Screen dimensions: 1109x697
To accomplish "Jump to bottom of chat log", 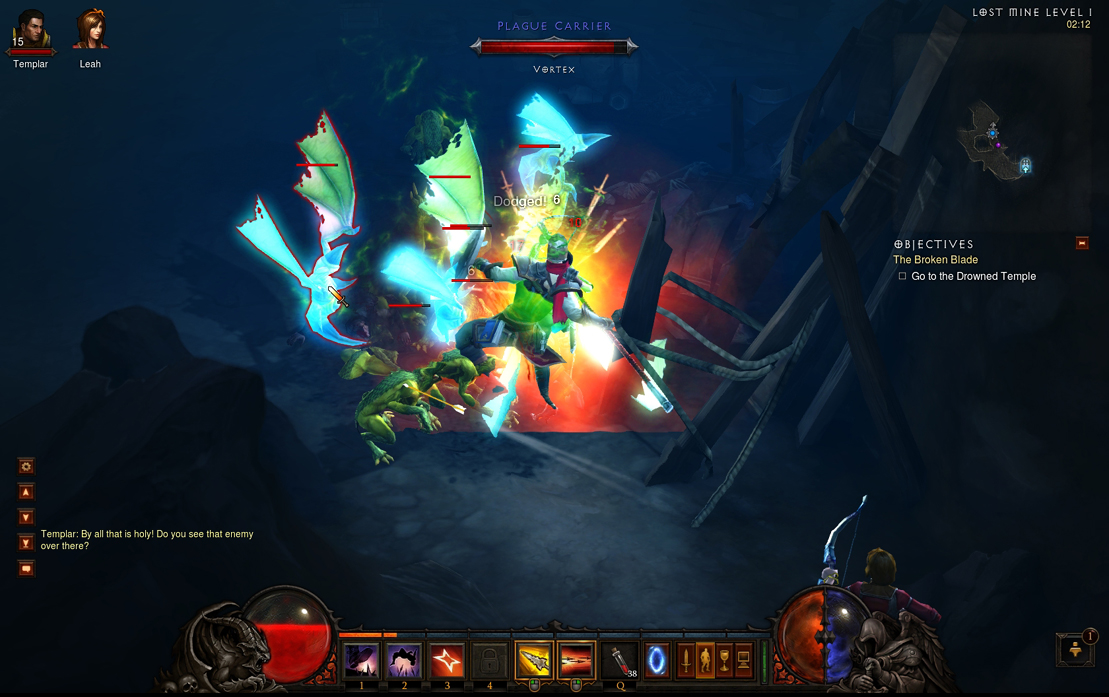I will click(27, 543).
